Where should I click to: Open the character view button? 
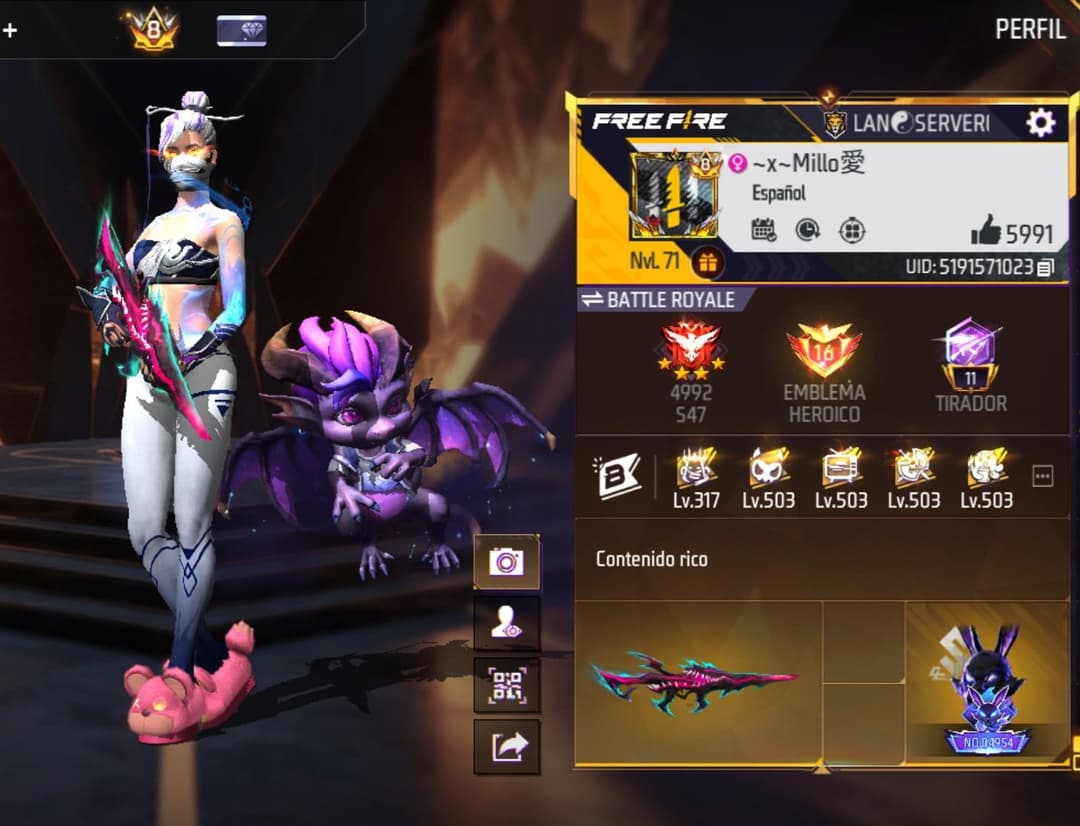click(506, 624)
